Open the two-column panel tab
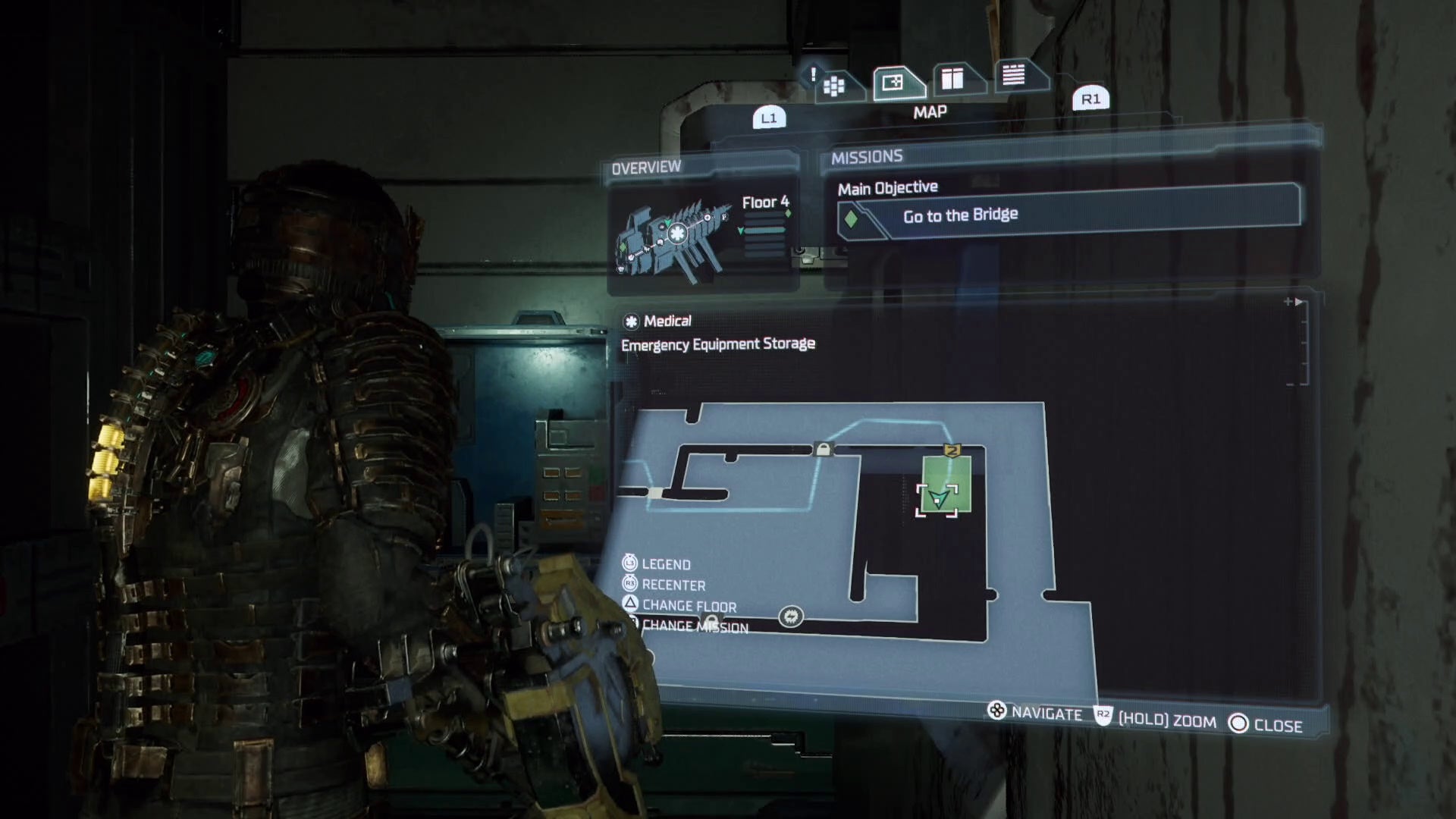This screenshot has height=819, width=1456. coord(952,78)
